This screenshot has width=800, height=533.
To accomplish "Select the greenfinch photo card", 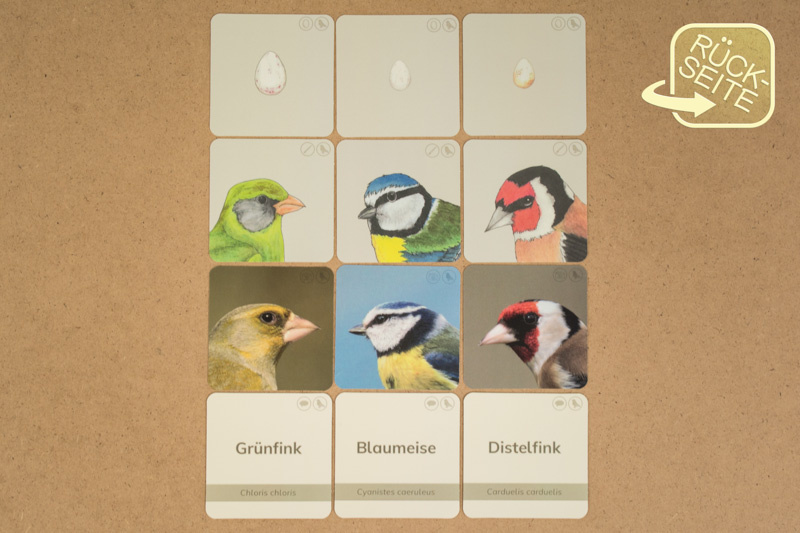I will (270, 328).
